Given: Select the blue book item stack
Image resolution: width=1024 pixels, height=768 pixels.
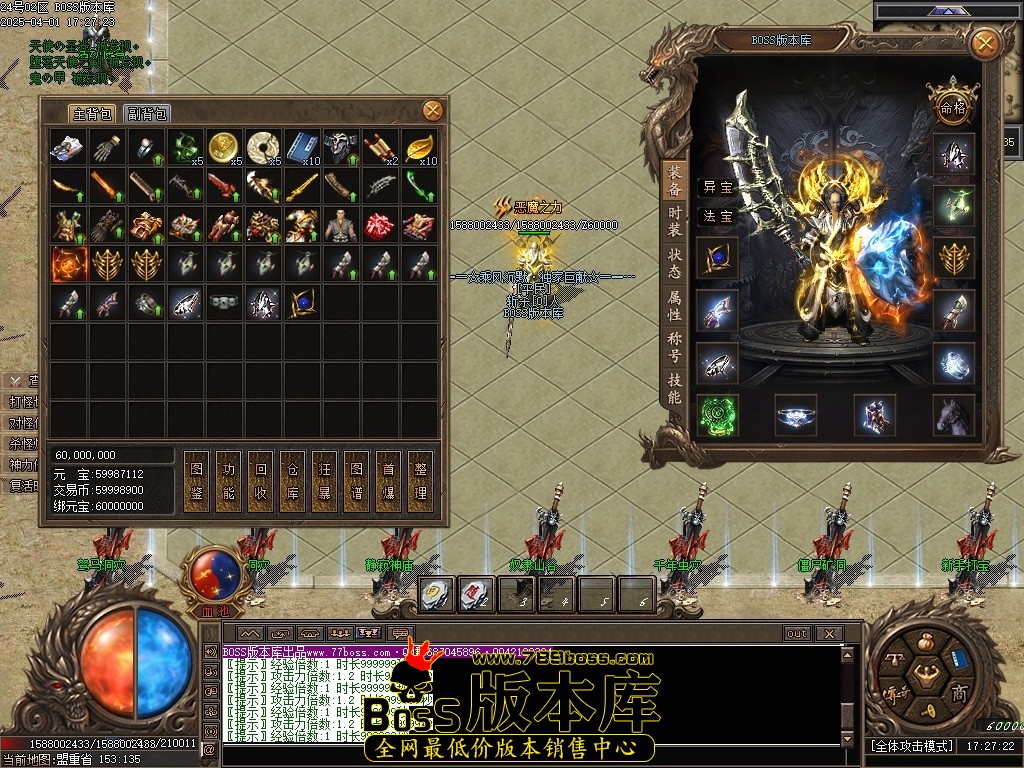Looking at the screenshot, I should [301, 147].
